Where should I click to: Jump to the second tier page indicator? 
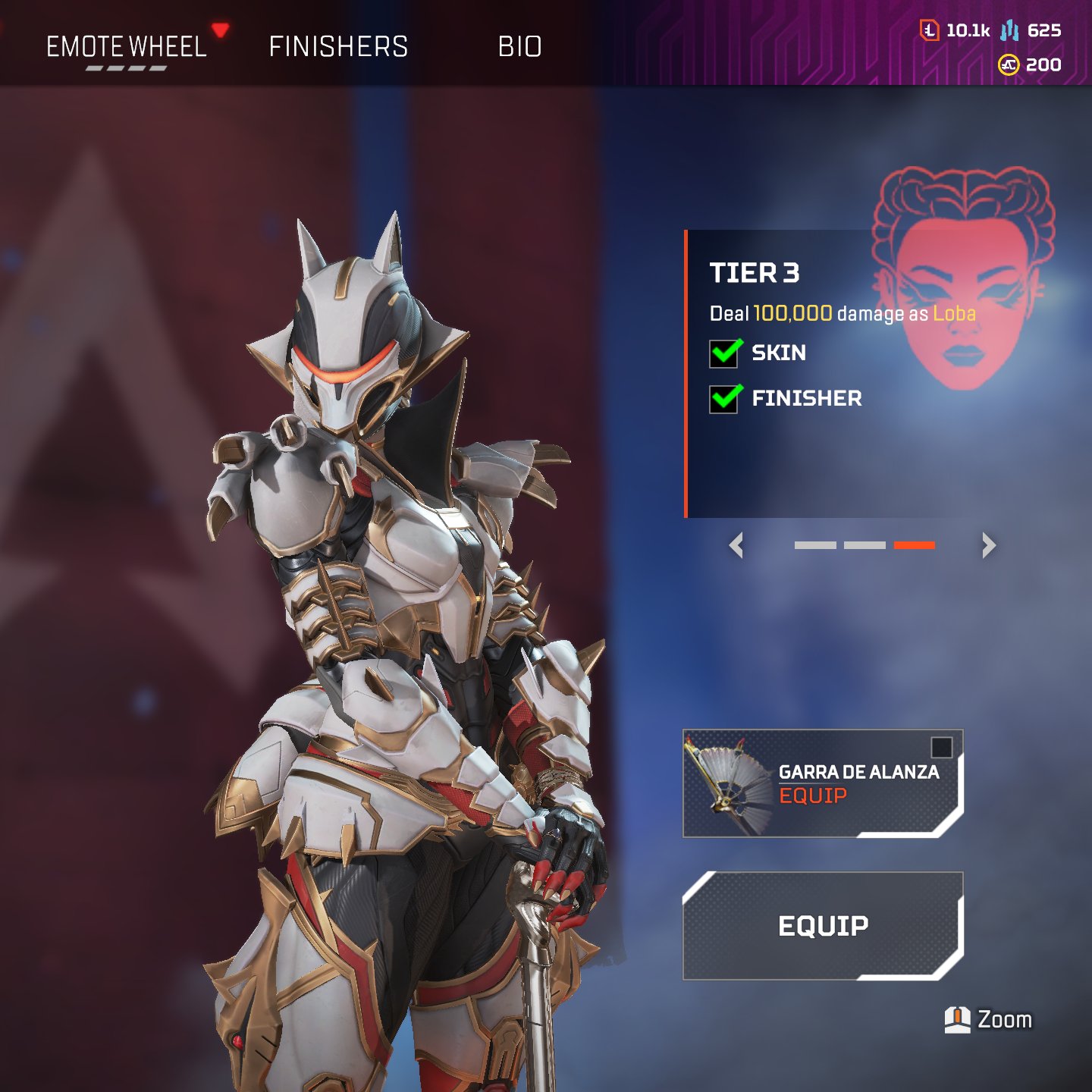click(x=864, y=545)
